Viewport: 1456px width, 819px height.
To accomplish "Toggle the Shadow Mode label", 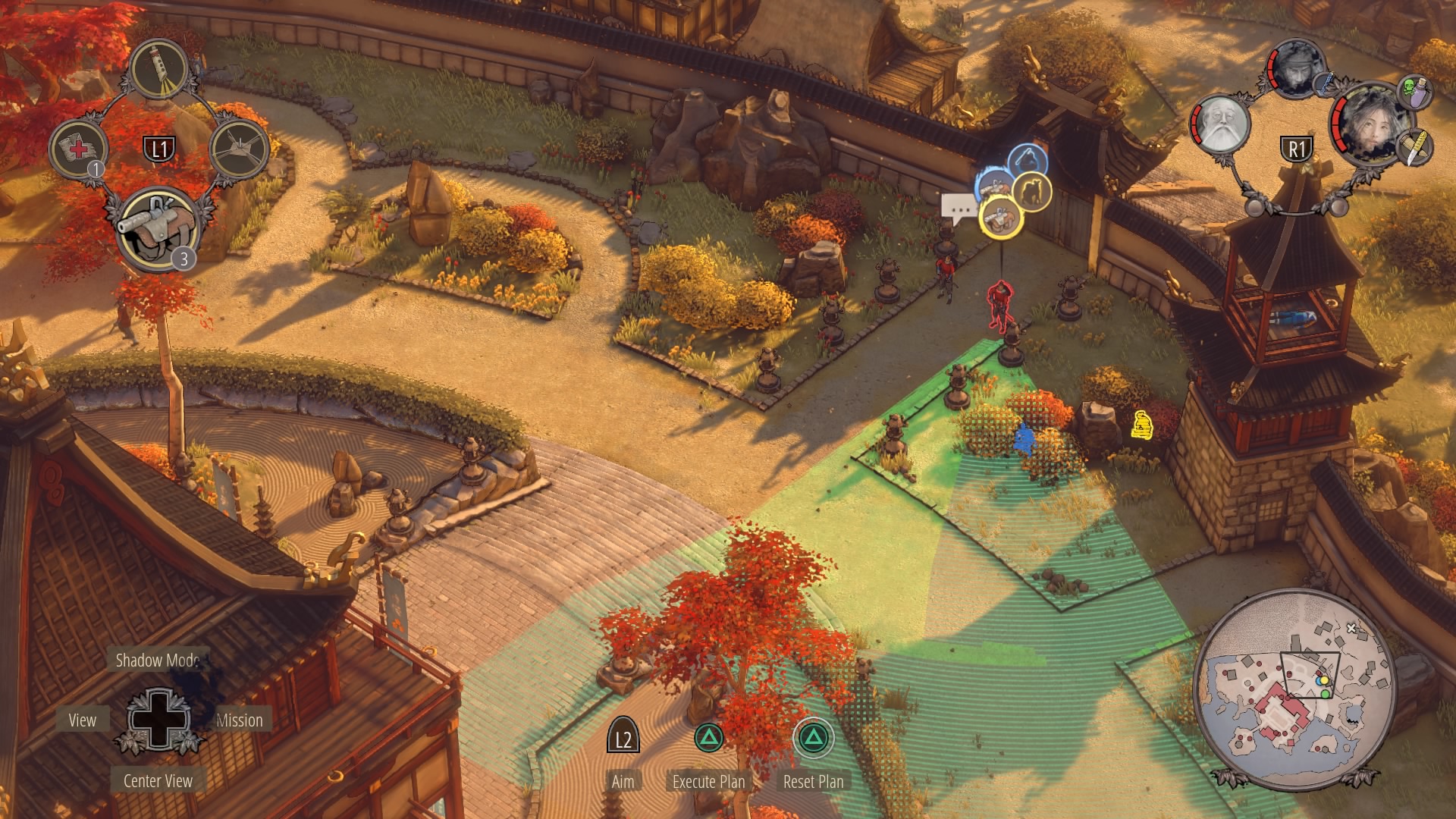I will [158, 661].
